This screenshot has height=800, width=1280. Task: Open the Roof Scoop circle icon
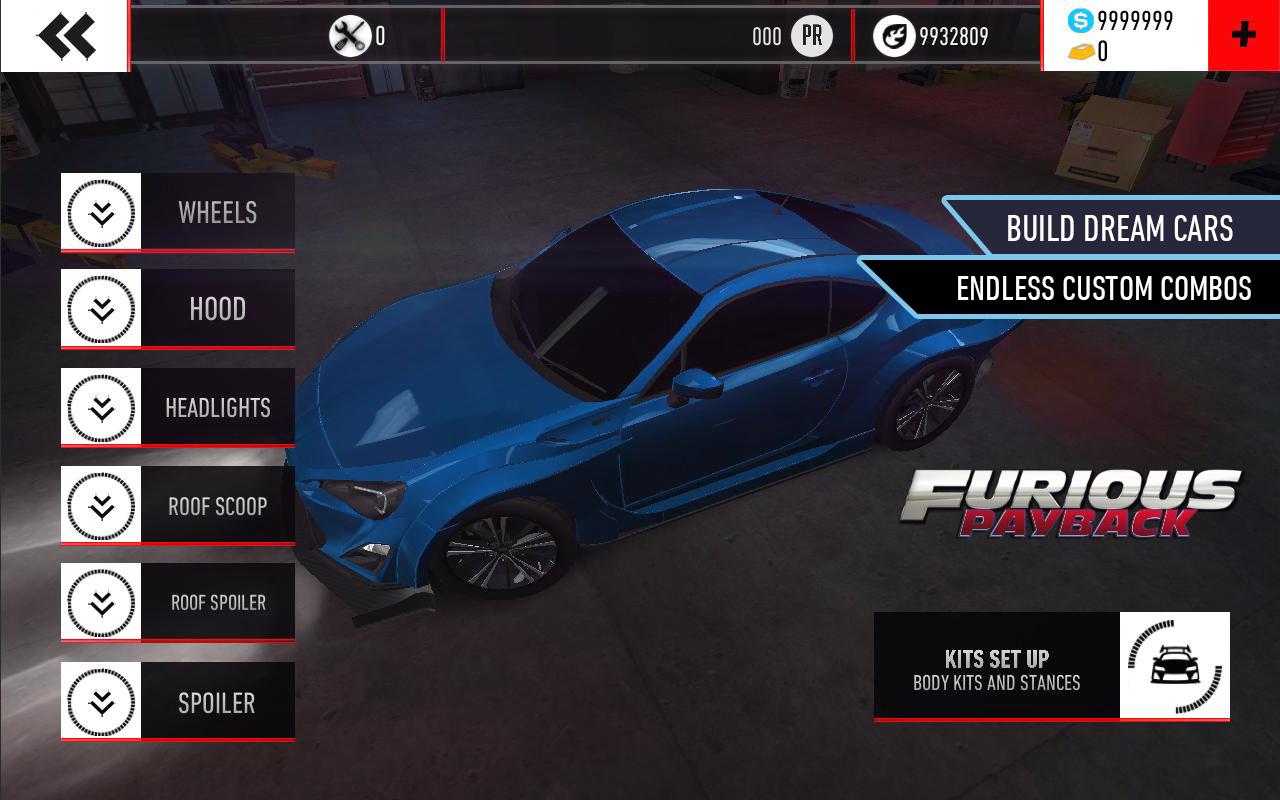pyautogui.click(x=99, y=505)
